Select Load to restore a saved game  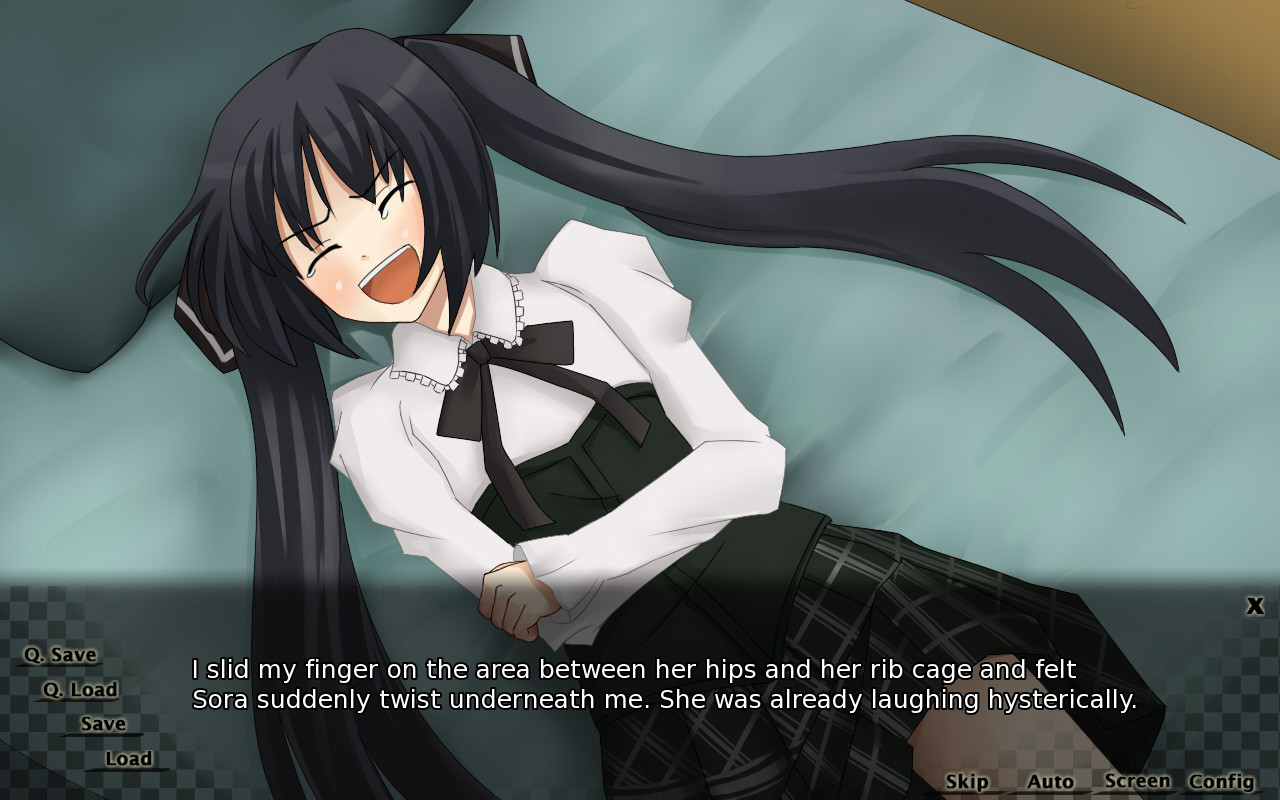click(x=129, y=758)
